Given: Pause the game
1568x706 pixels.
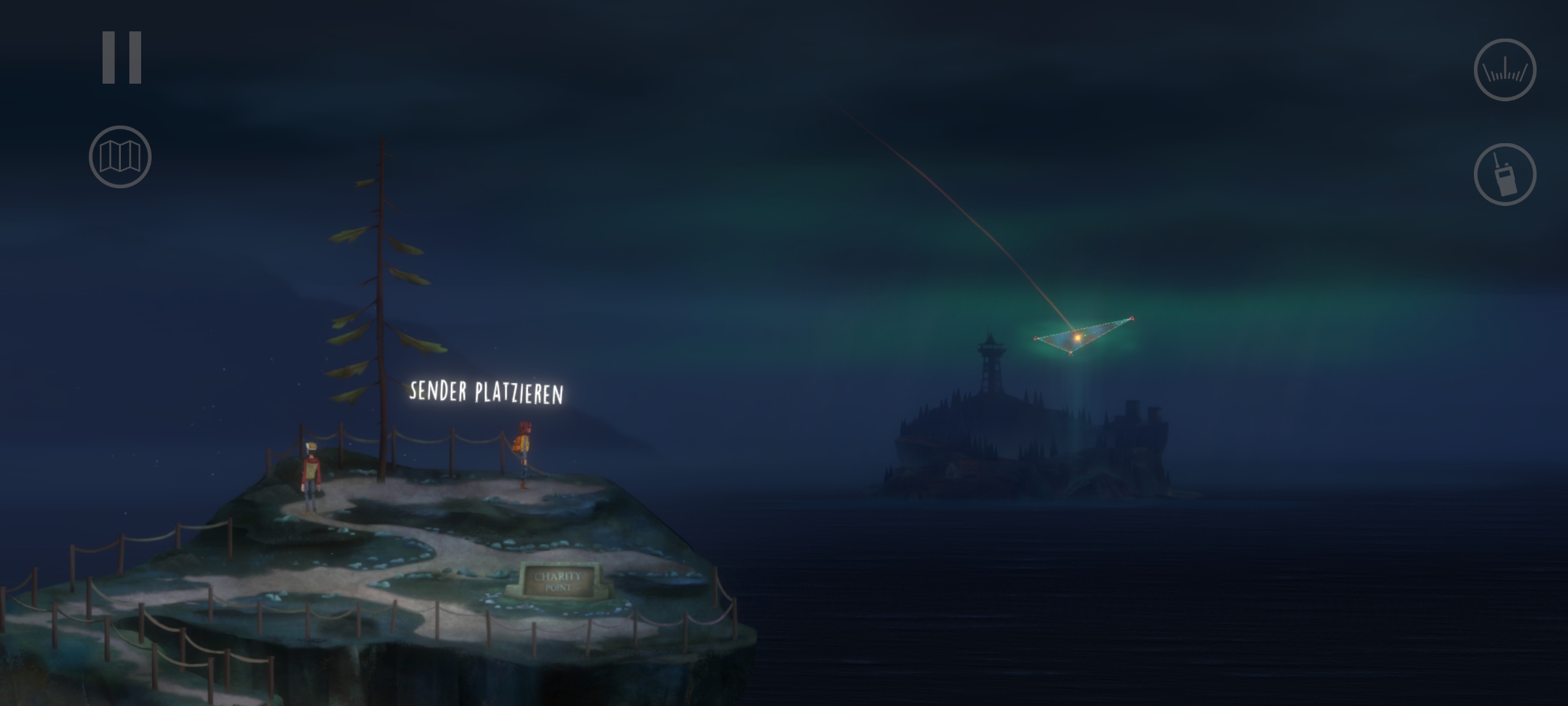Looking at the screenshot, I should point(122,58).
